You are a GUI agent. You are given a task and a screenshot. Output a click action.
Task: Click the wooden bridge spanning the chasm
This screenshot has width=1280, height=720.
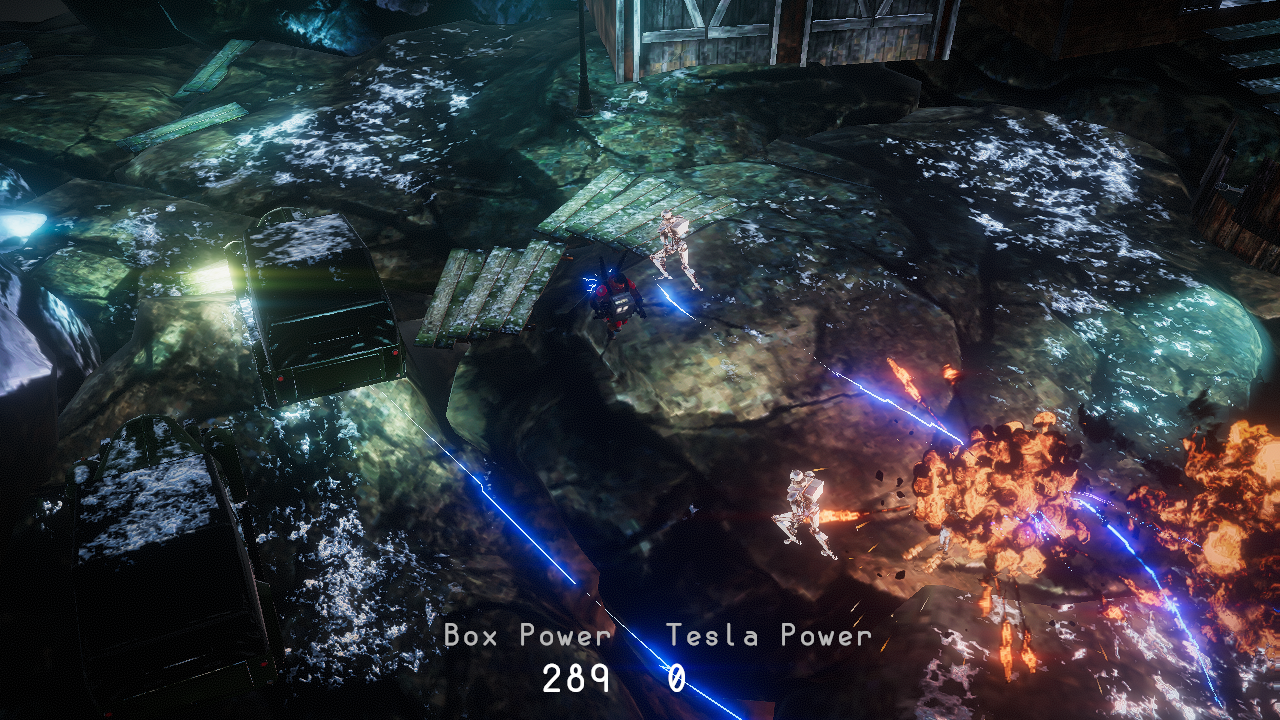click(x=620, y=210)
